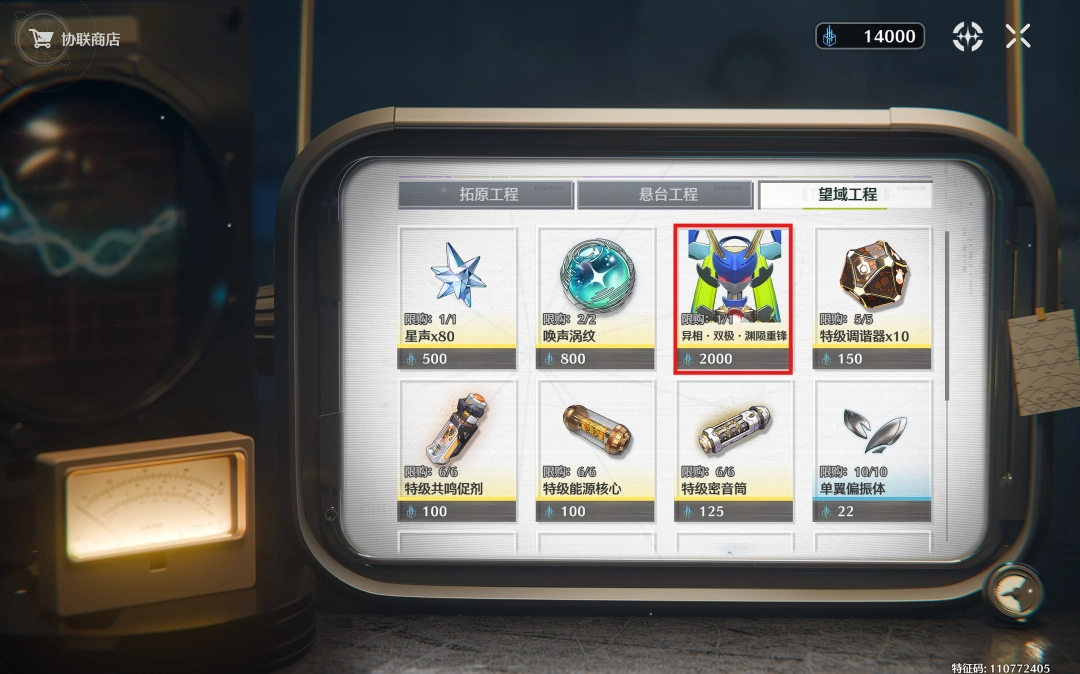The height and width of the screenshot is (674, 1080).
Task: Select the 特级能源核心 shop item
Action: (x=595, y=450)
